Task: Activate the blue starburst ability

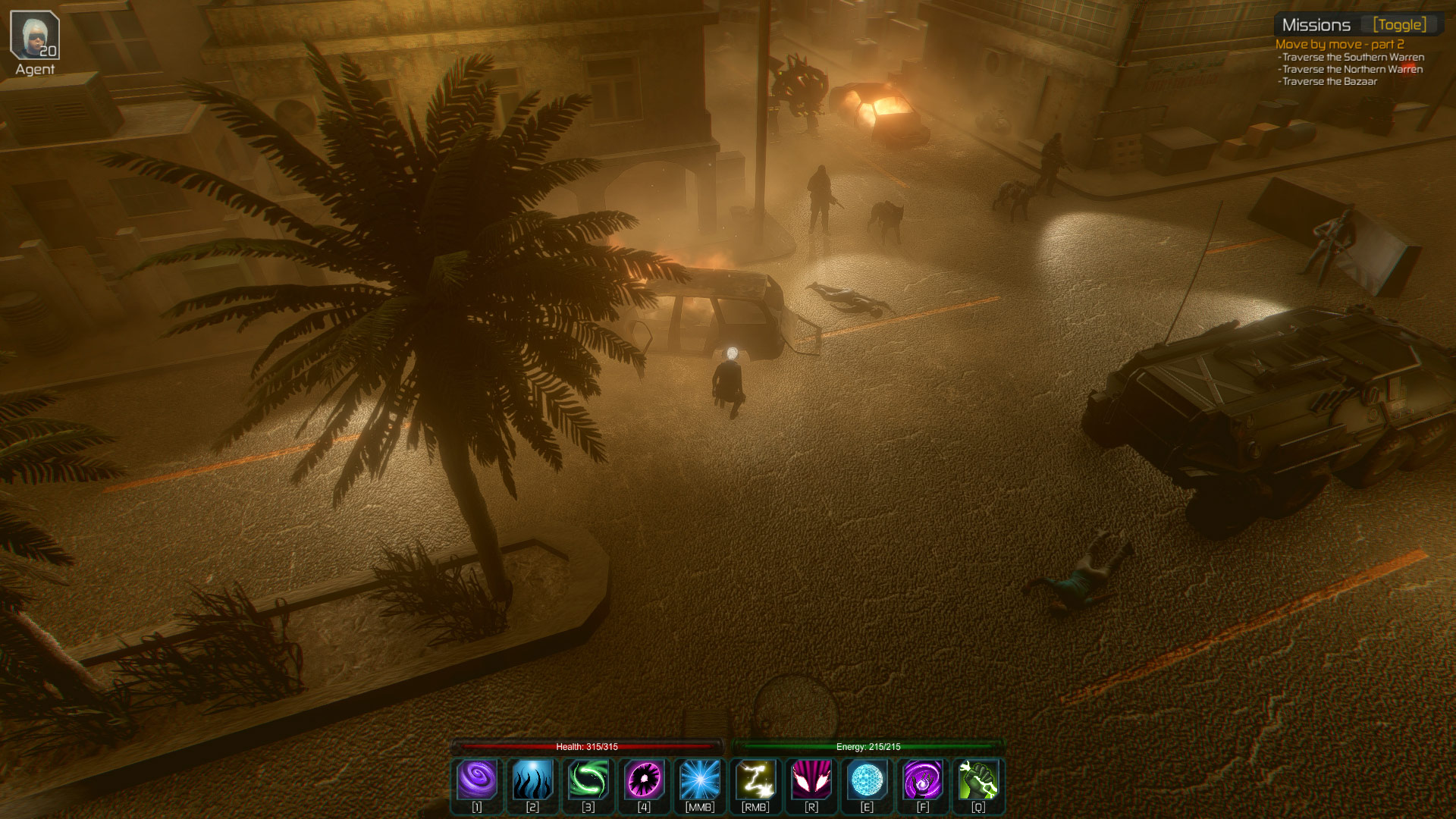Action: point(699,780)
